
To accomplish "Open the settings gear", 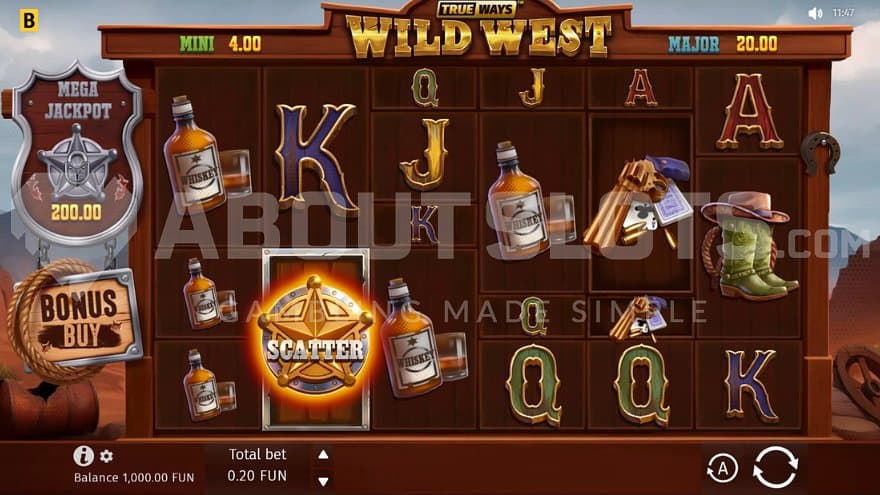I will click(106, 457).
